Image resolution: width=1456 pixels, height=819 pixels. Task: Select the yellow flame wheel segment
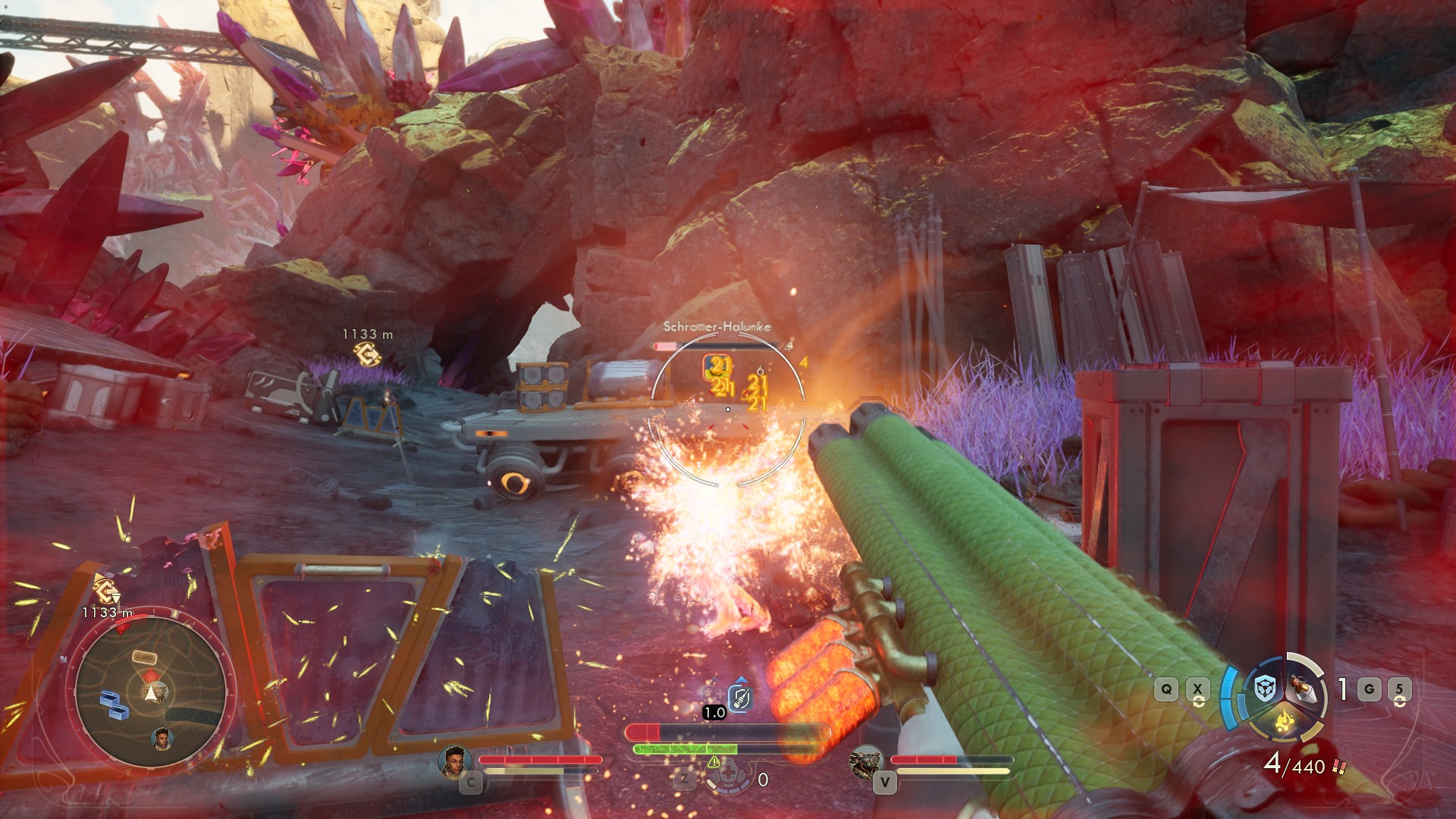[1284, 721]
